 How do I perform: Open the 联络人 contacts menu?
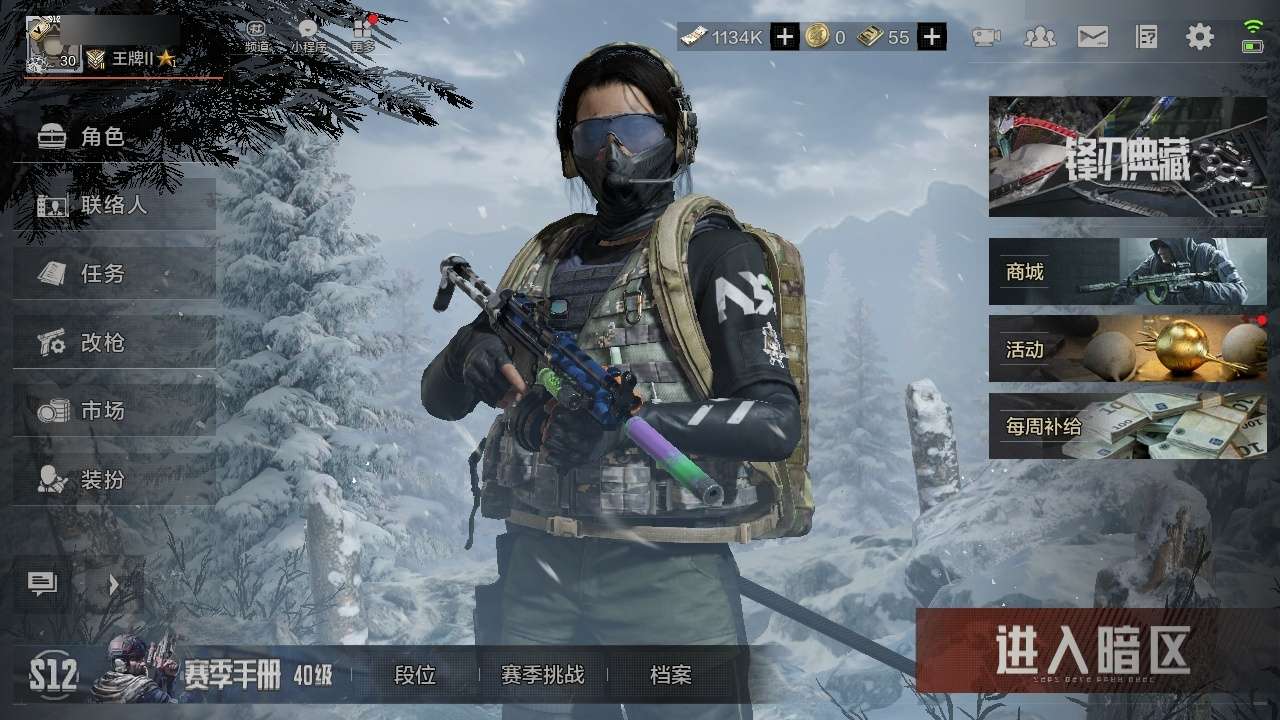pos(114,205)
